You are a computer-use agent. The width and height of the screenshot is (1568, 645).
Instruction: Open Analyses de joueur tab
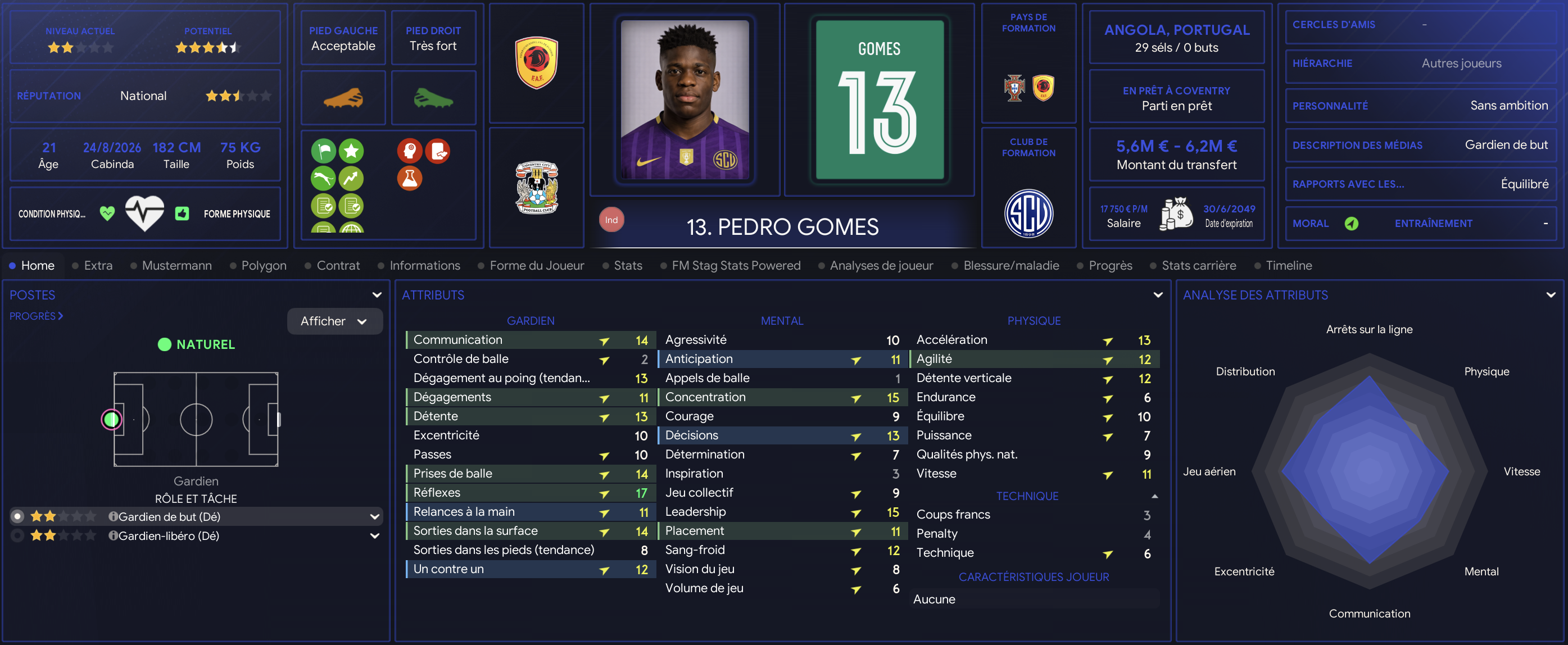881,265
